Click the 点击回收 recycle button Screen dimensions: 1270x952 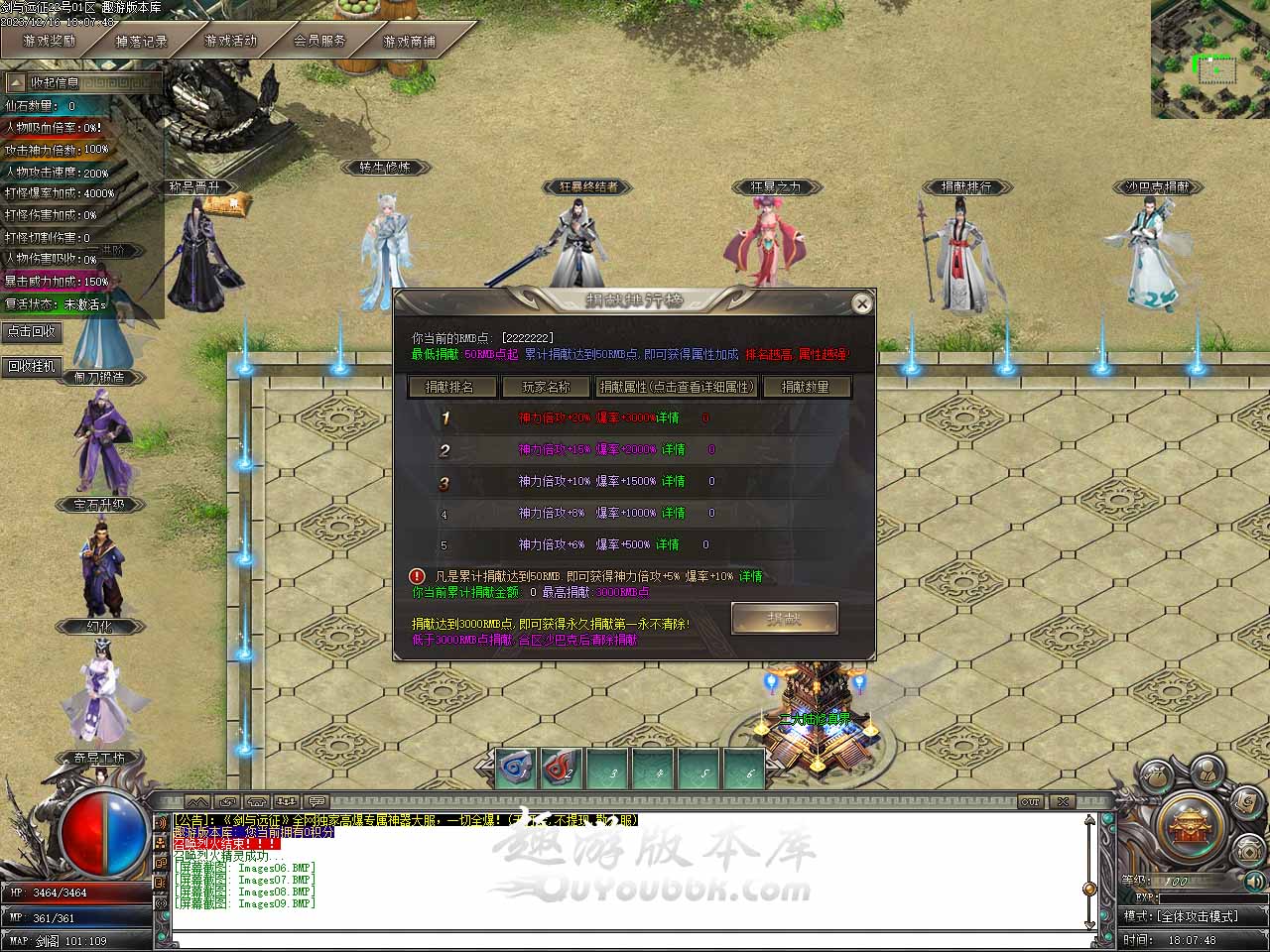(32, 332)
